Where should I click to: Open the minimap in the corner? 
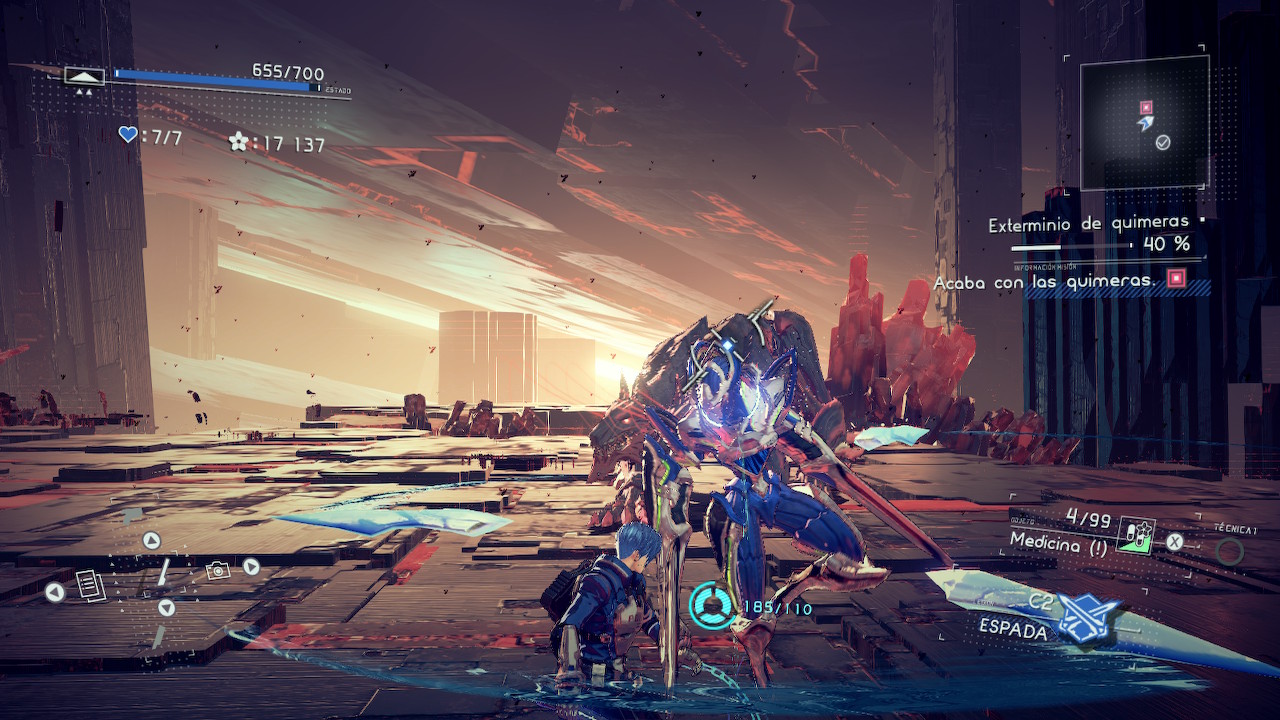pos(1144,122)
